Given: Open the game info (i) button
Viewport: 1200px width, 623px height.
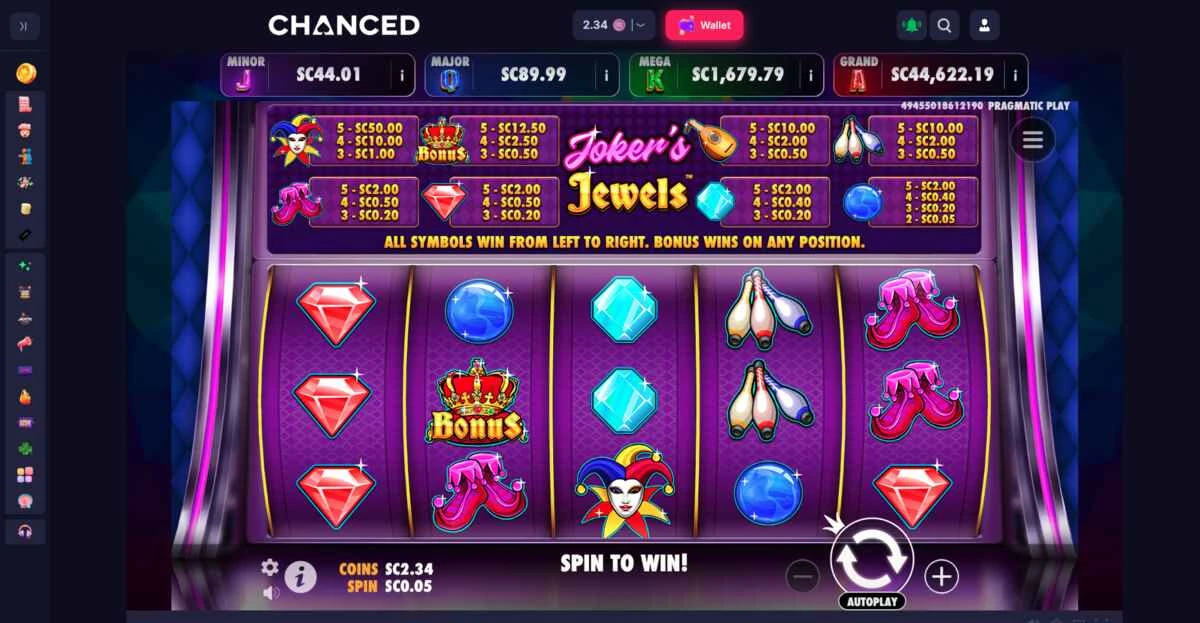Looking at the screenshot, I should pos(300,577).
